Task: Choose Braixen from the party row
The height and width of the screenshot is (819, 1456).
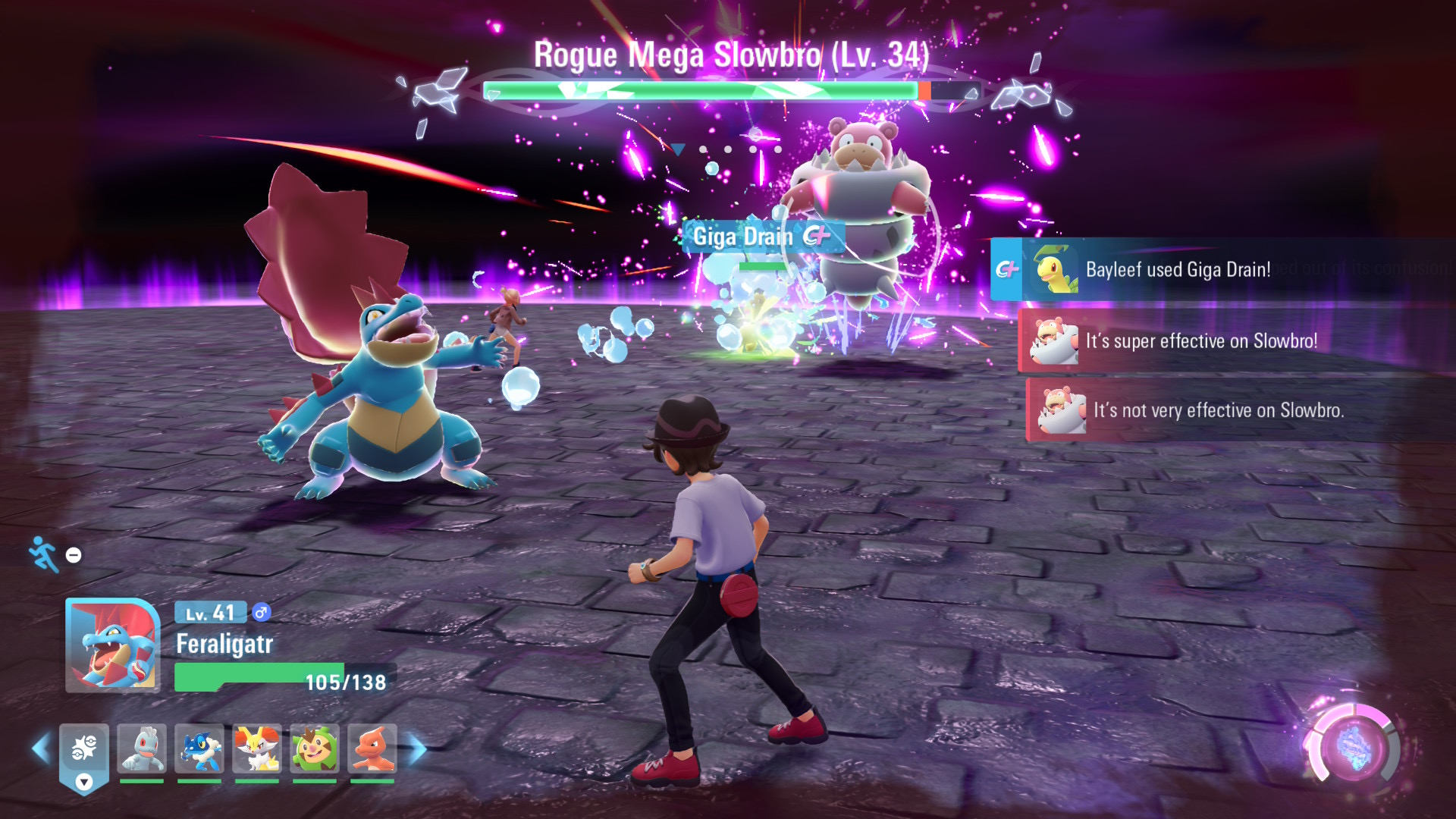Action: click(257, 749)
